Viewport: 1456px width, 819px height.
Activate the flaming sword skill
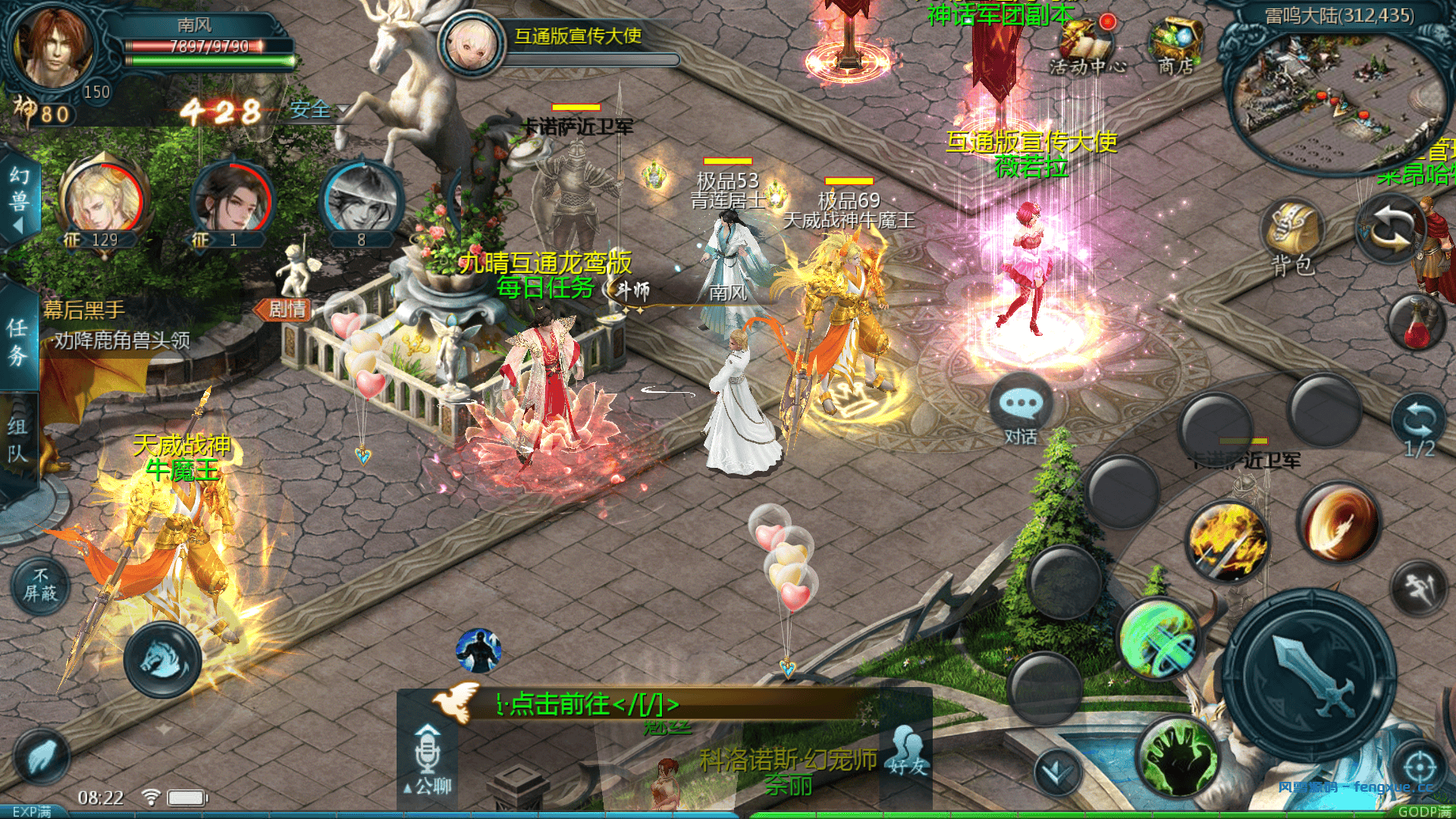point(1227,542)
